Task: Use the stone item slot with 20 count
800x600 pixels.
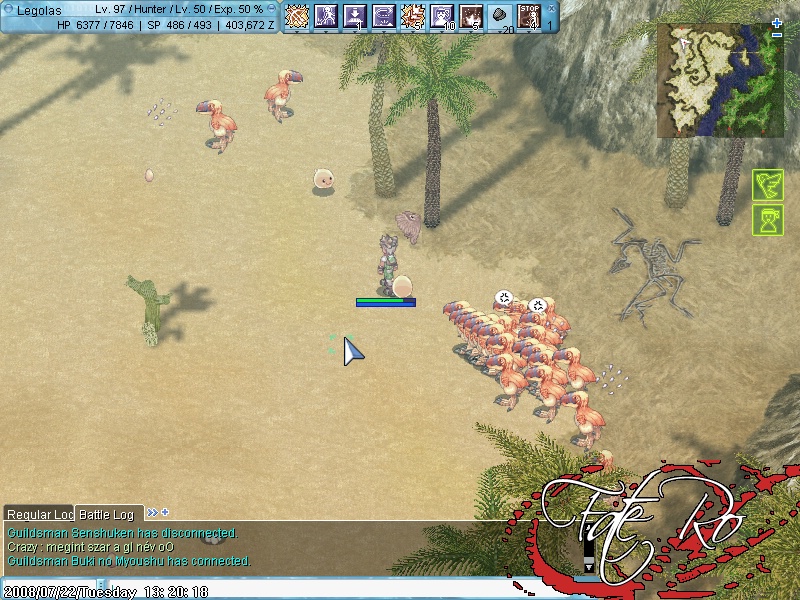Action: coord(500,16)
